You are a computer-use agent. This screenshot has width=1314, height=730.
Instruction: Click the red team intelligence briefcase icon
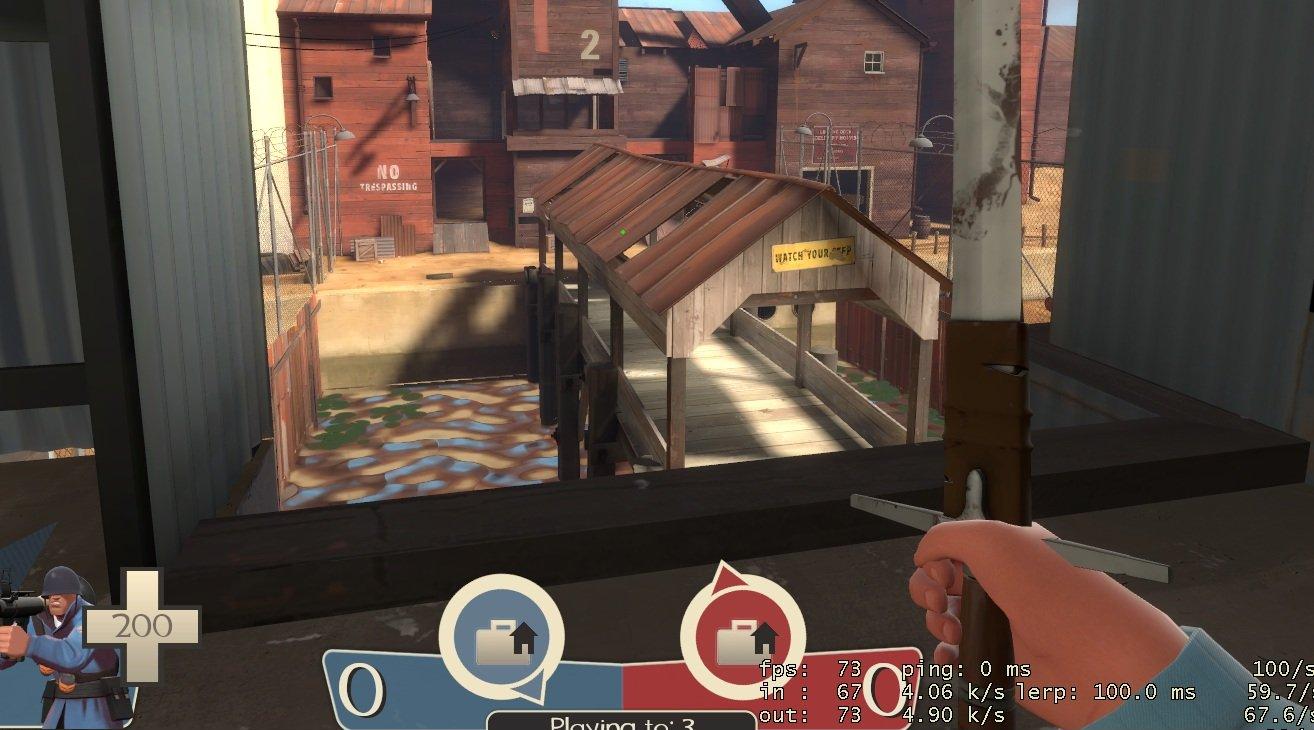tap(742, 637)
